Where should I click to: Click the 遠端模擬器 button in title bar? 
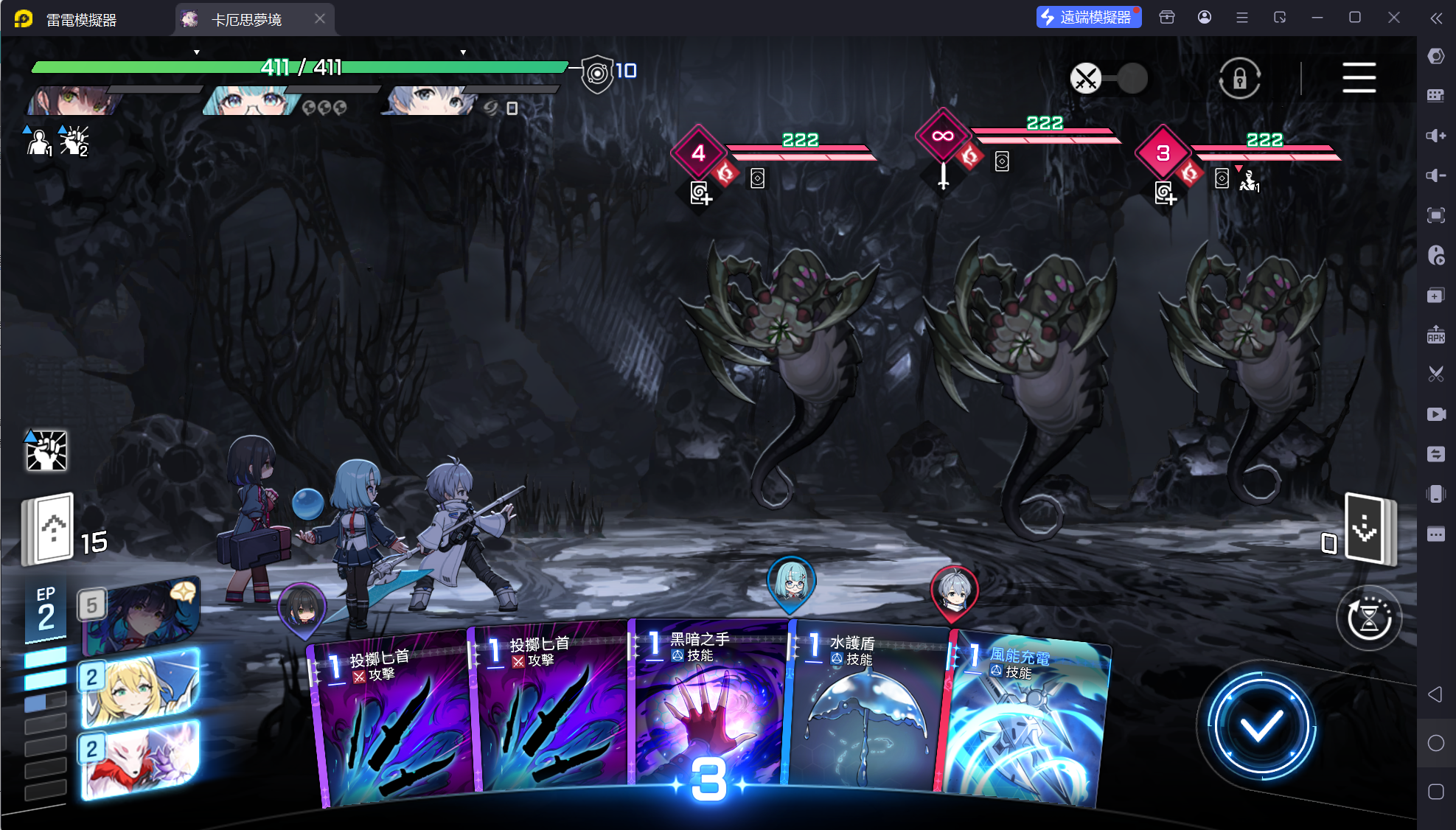coord(1088,17)
